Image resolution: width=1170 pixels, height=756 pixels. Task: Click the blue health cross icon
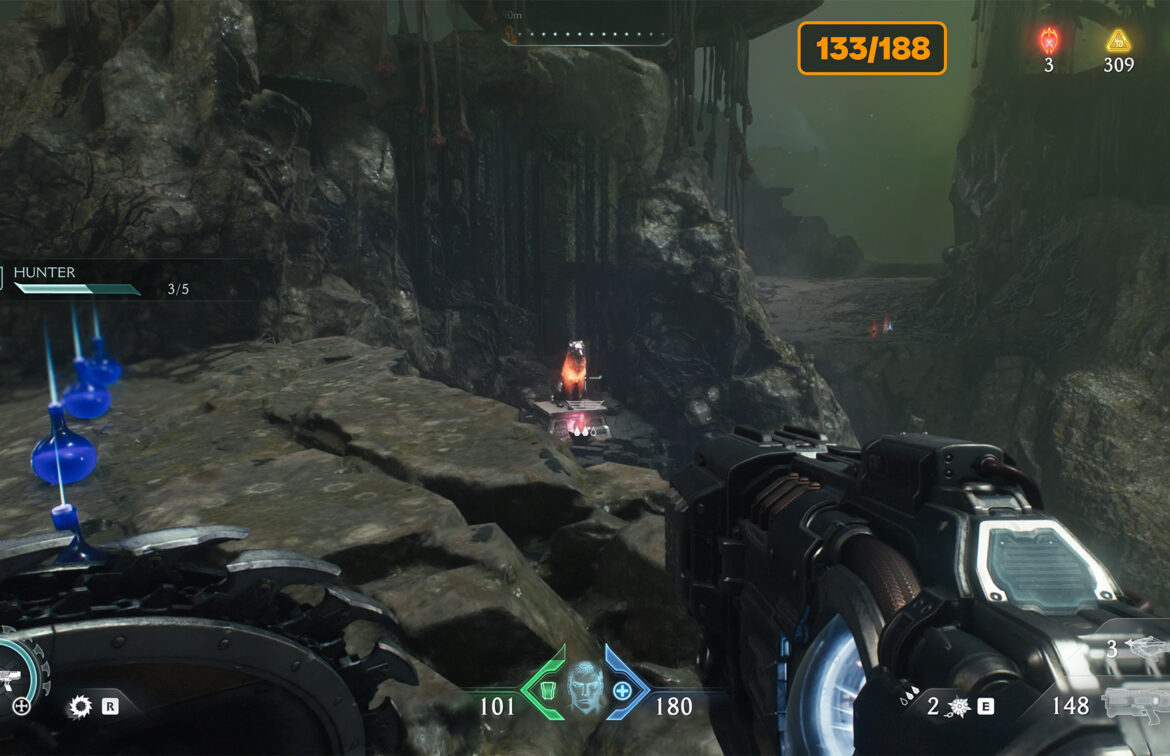tap(622, 690)
